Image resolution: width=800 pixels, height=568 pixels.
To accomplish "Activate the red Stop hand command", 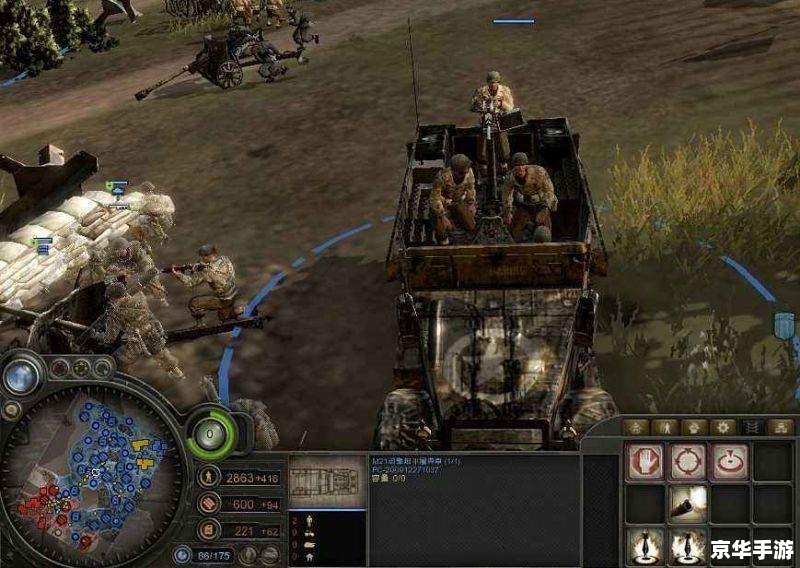I will (x=645, y=461).
